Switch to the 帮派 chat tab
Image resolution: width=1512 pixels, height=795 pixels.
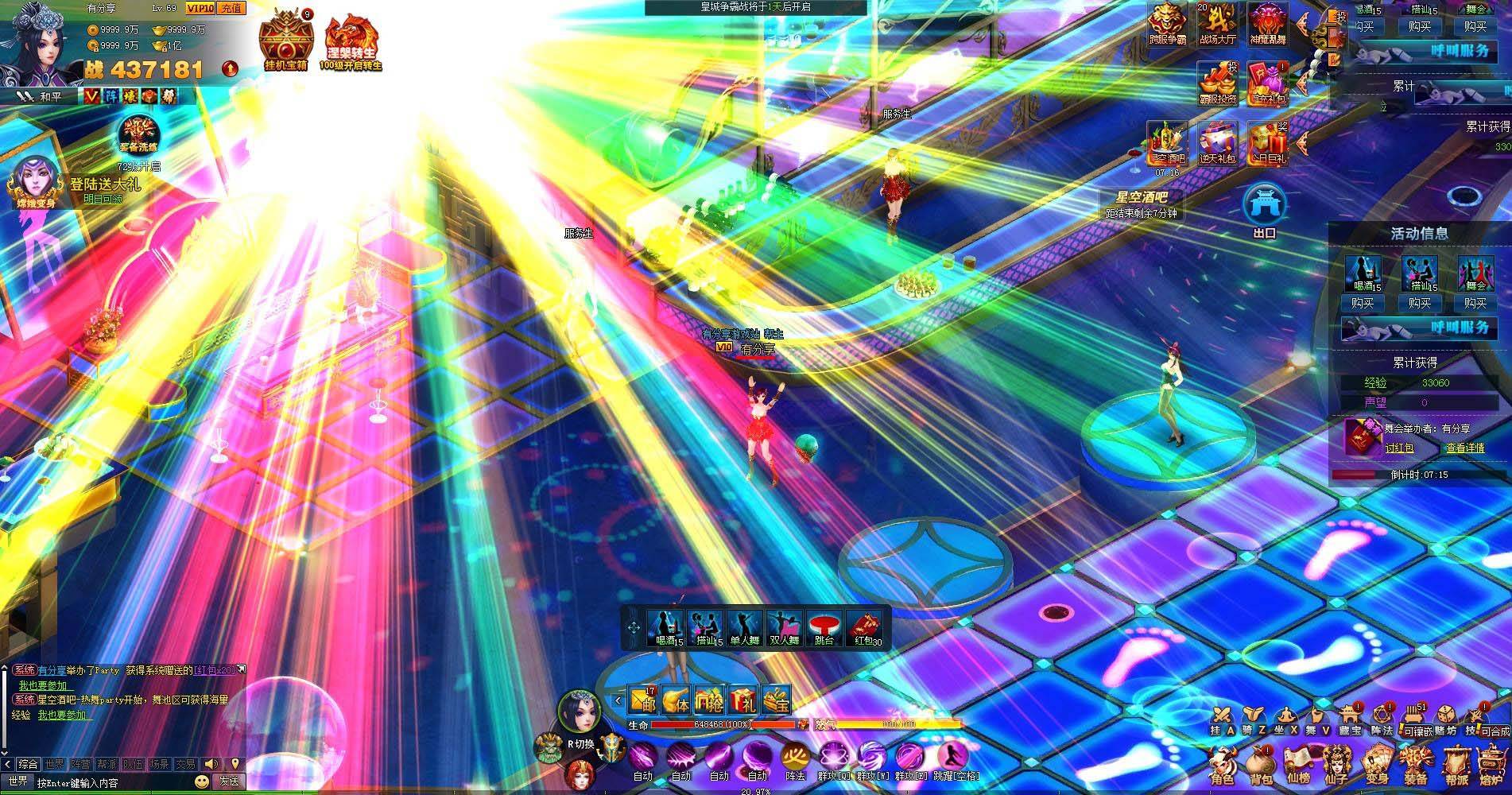point(106,764)
